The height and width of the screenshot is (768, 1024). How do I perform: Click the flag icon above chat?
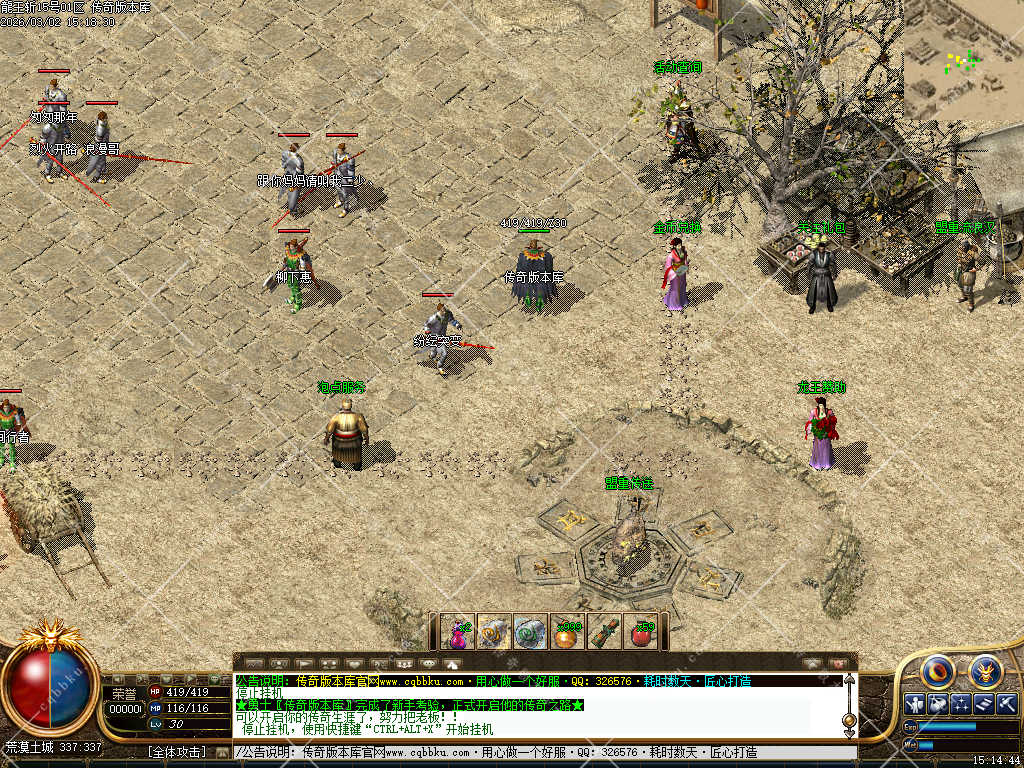[303, 663]
